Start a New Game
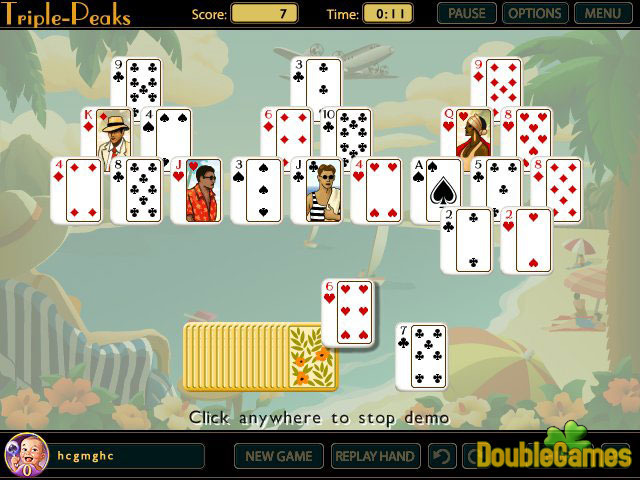Viewport: 640px width, 480px height. pos(279,456)
